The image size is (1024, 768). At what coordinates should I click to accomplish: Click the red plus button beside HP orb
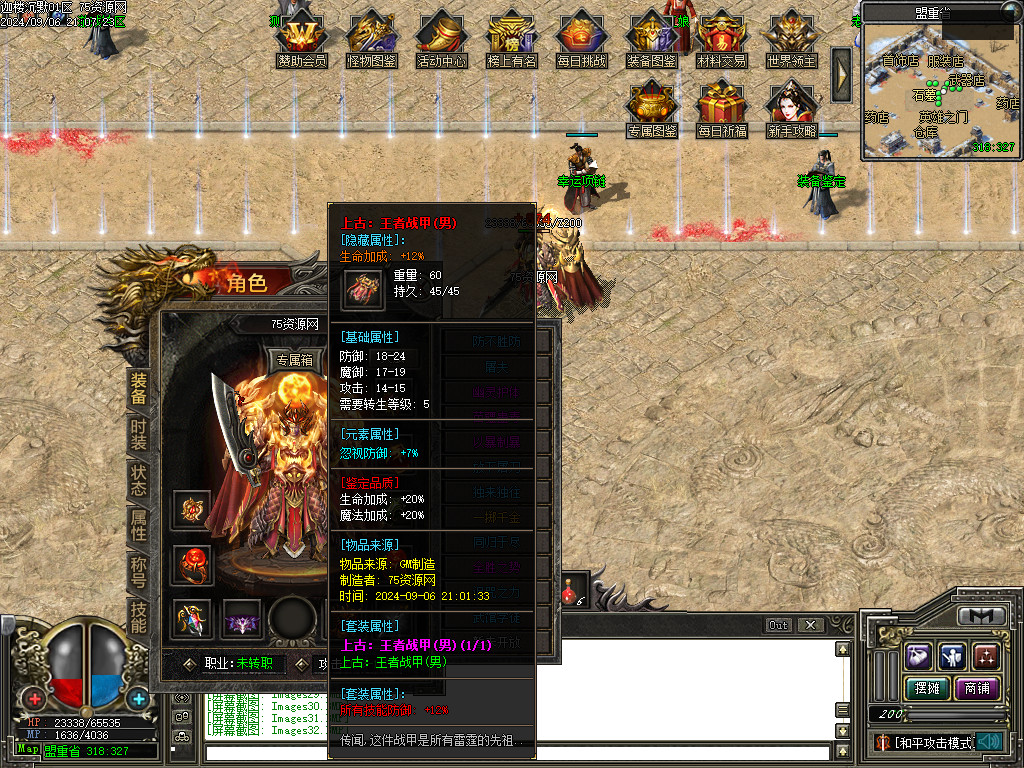(x=35, y=699)
